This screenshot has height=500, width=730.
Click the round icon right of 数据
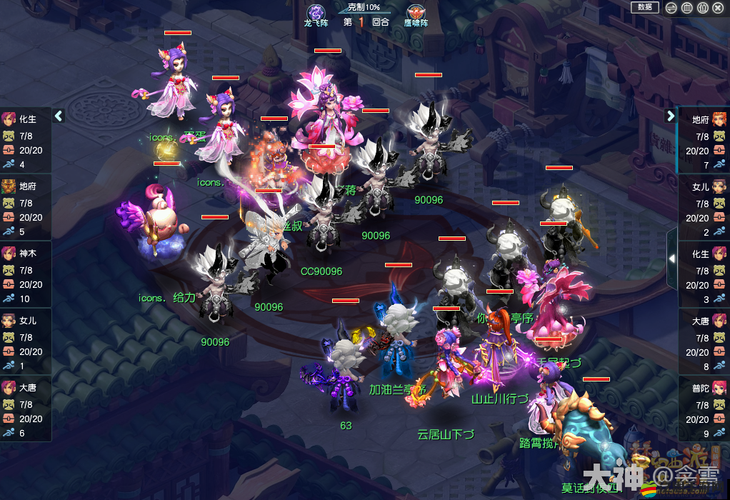coord(668,7)
